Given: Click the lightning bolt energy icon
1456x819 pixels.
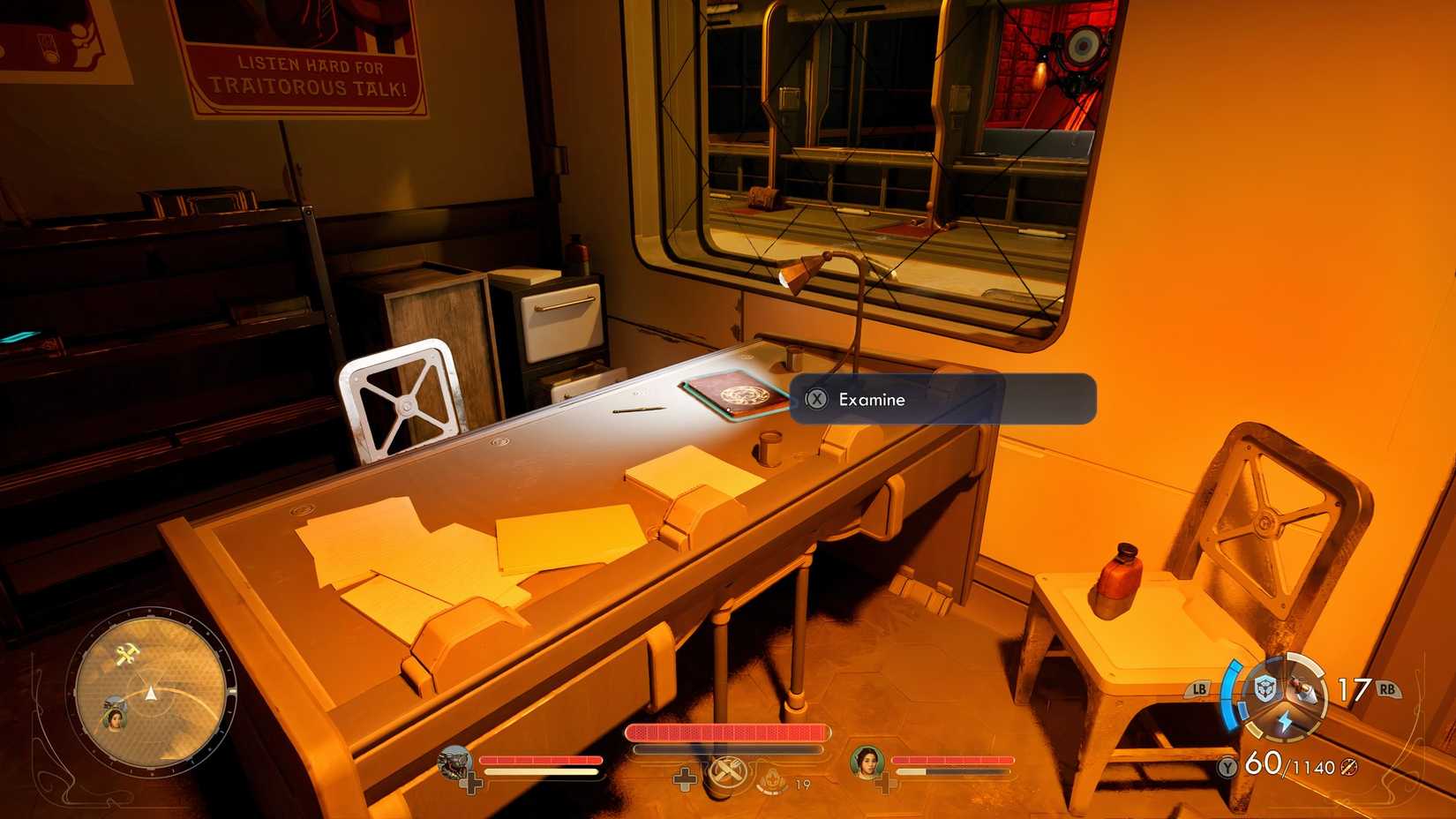Looking at the screenshot, I should pos(1286,719).
